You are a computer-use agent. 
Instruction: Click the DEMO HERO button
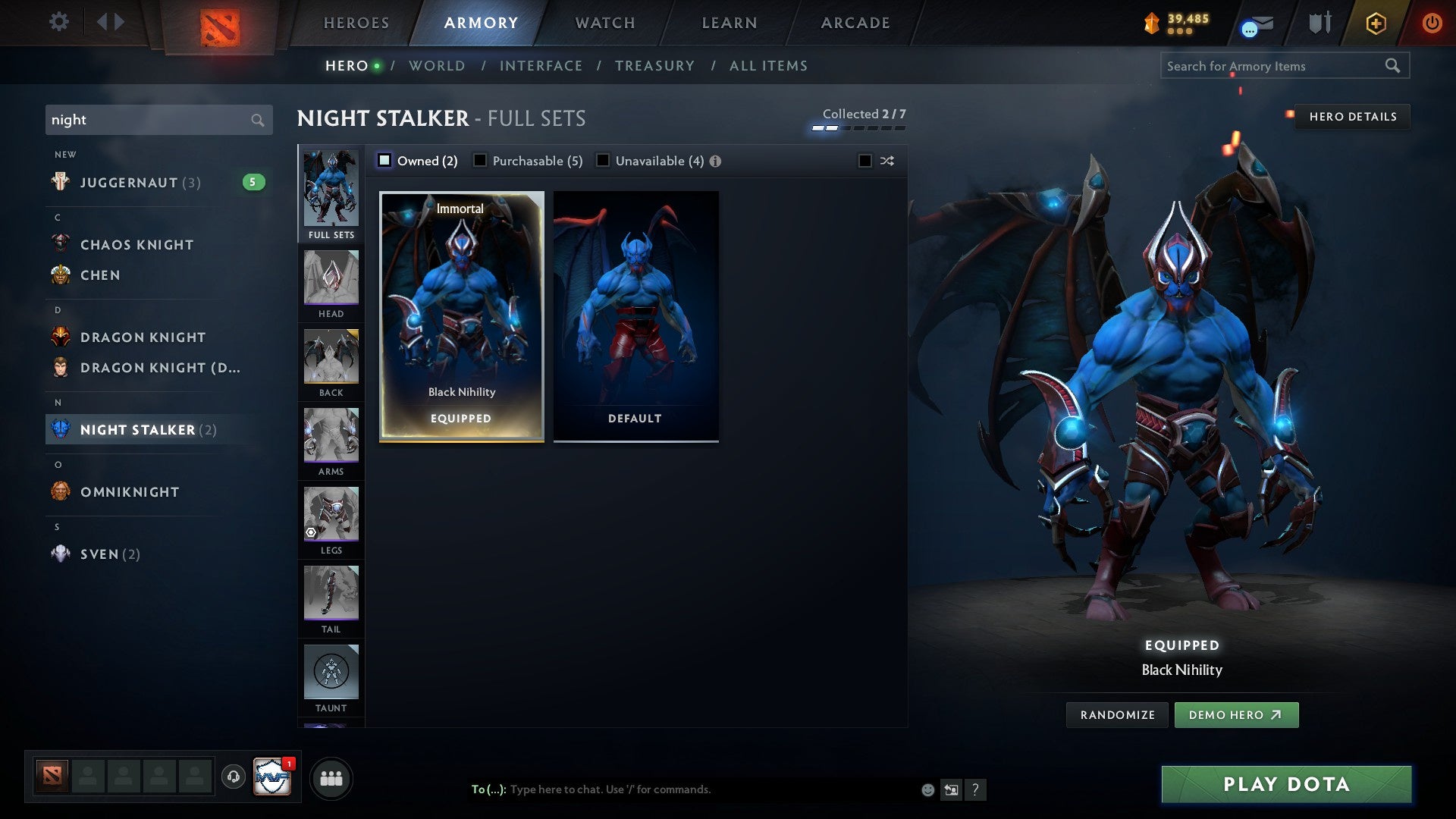[x=1236, y=714]
